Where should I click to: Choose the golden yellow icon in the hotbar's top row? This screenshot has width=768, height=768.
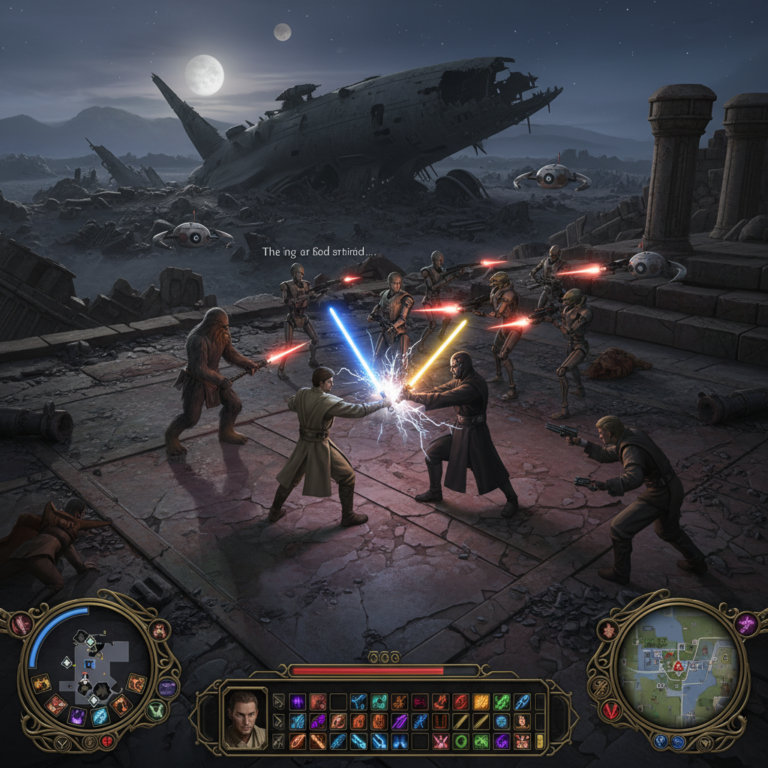tap(481, 702)
